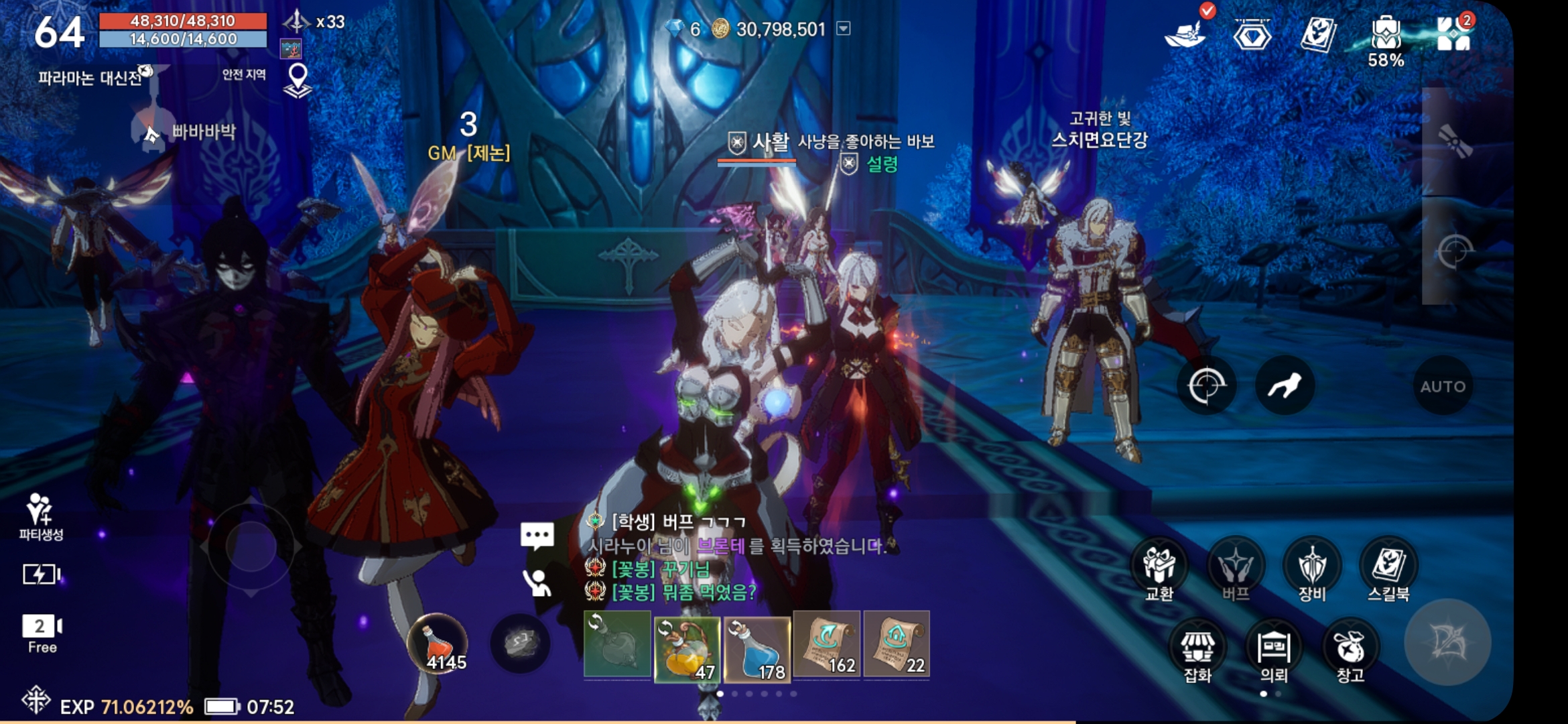Expand the currency dropdown arrow
Viewport: 1568px width, 724px height.
[x=844, y=29]
